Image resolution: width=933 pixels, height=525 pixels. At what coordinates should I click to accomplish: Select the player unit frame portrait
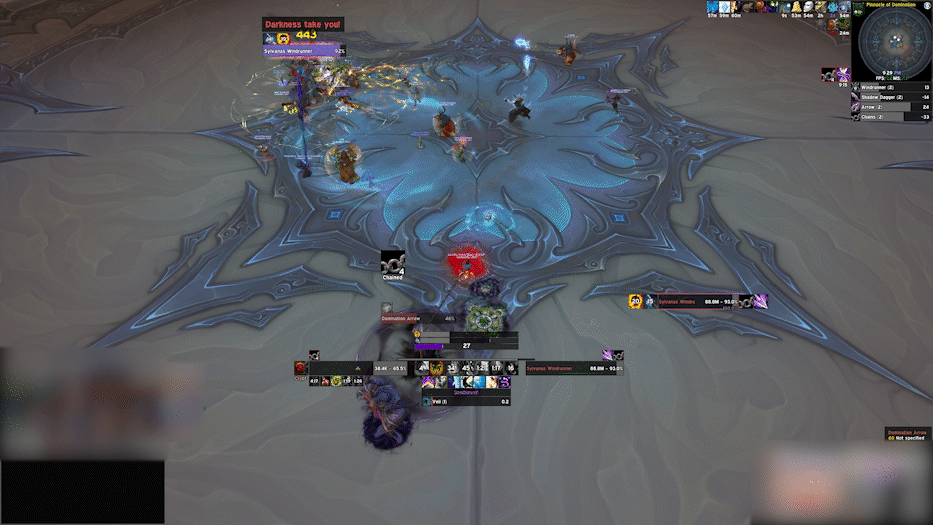pyautogui.click(x=301, y=368)
